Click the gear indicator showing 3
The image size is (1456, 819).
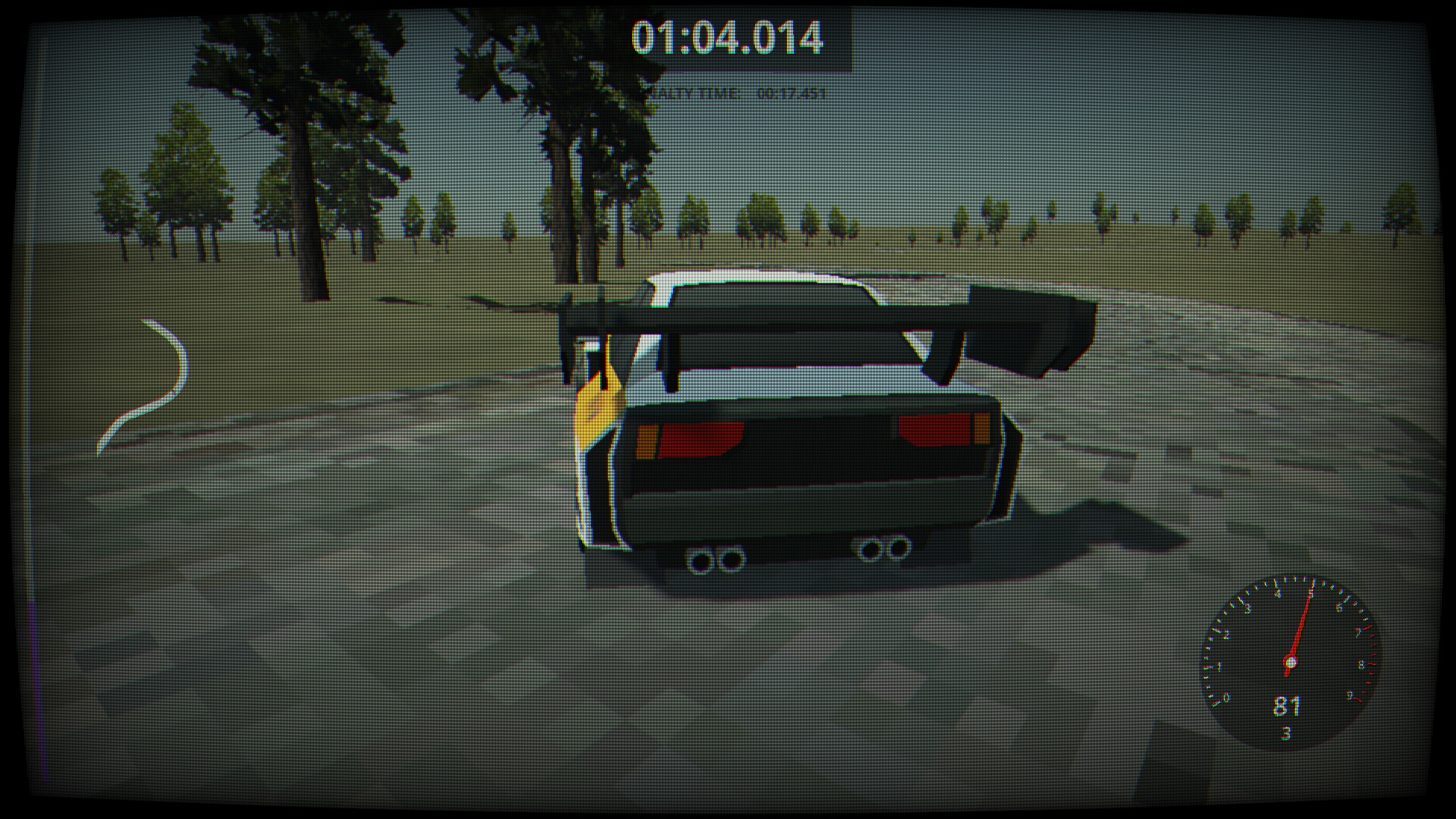pos(1286,732)
